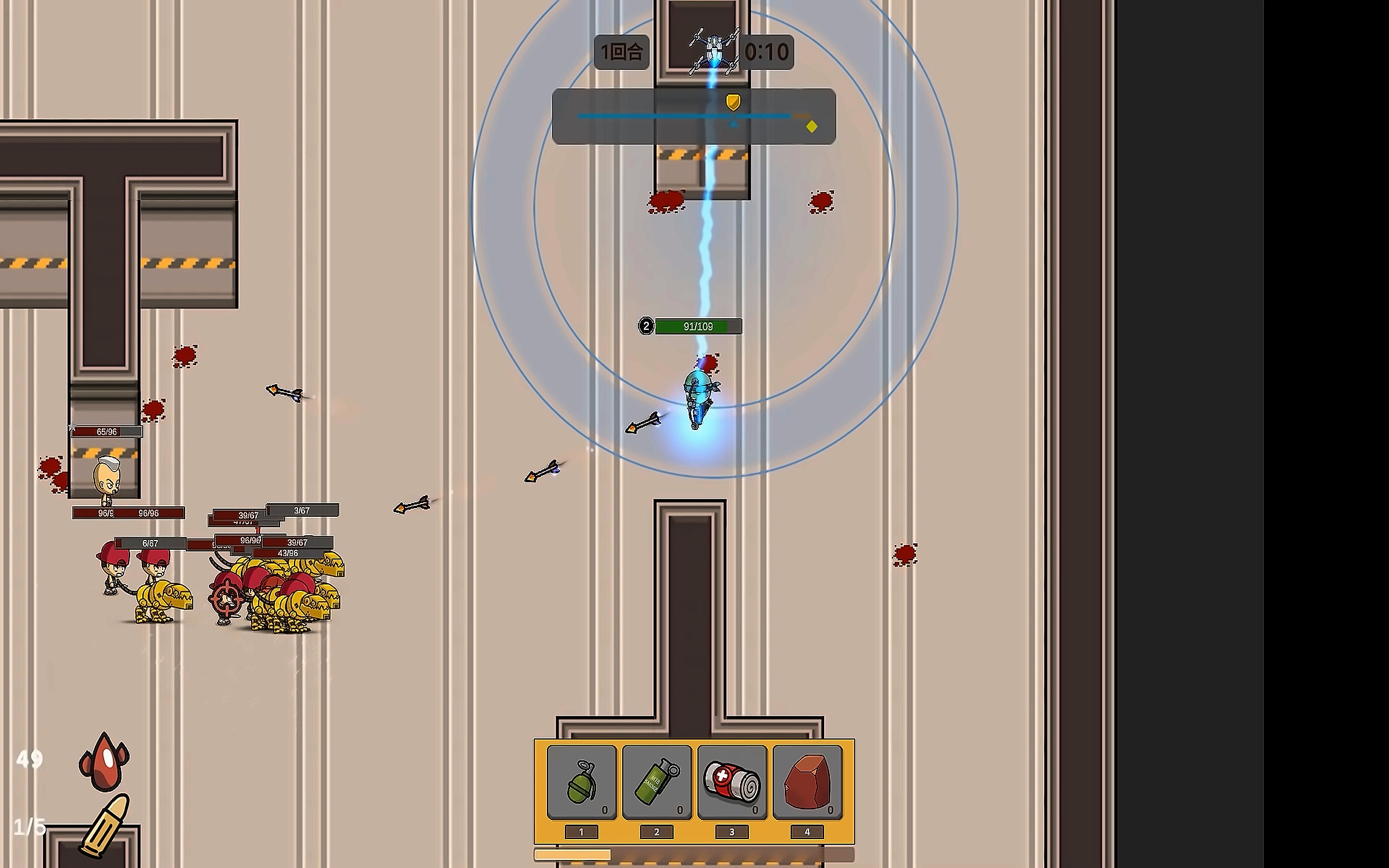
Task: Click the red flame skill icon
Action: pyautogui.click(x=104, y=762)
